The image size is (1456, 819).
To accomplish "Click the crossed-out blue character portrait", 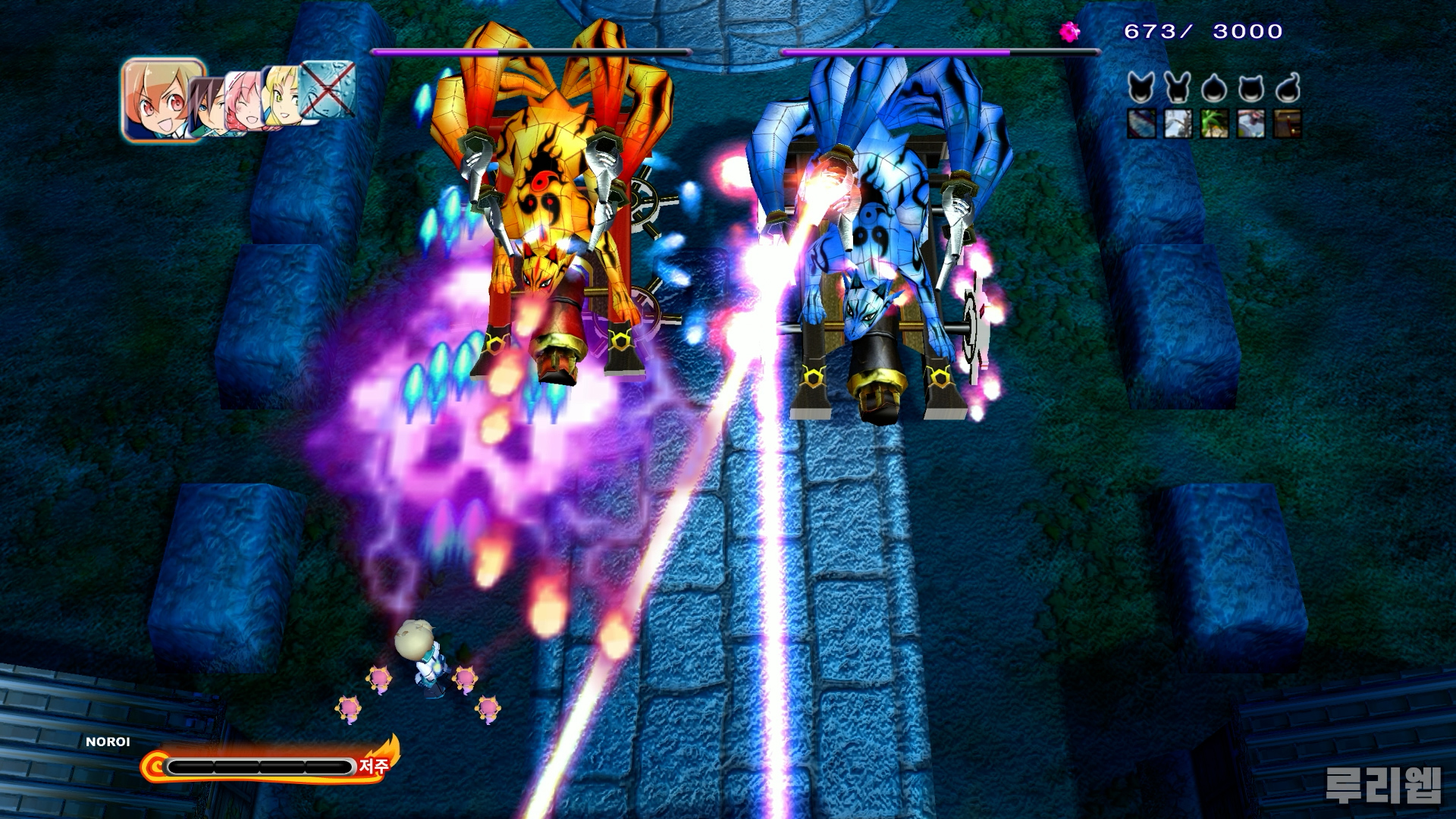I will tap(328, 89).
